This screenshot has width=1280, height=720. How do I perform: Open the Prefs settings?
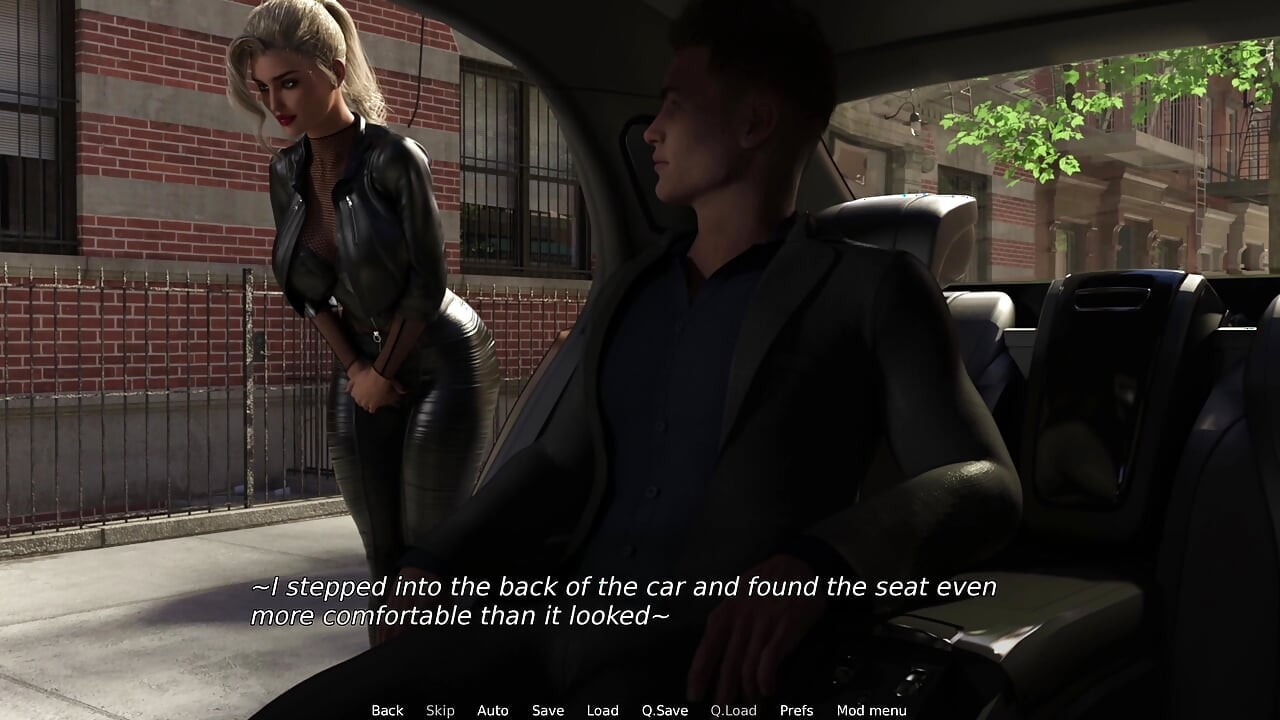796,710
